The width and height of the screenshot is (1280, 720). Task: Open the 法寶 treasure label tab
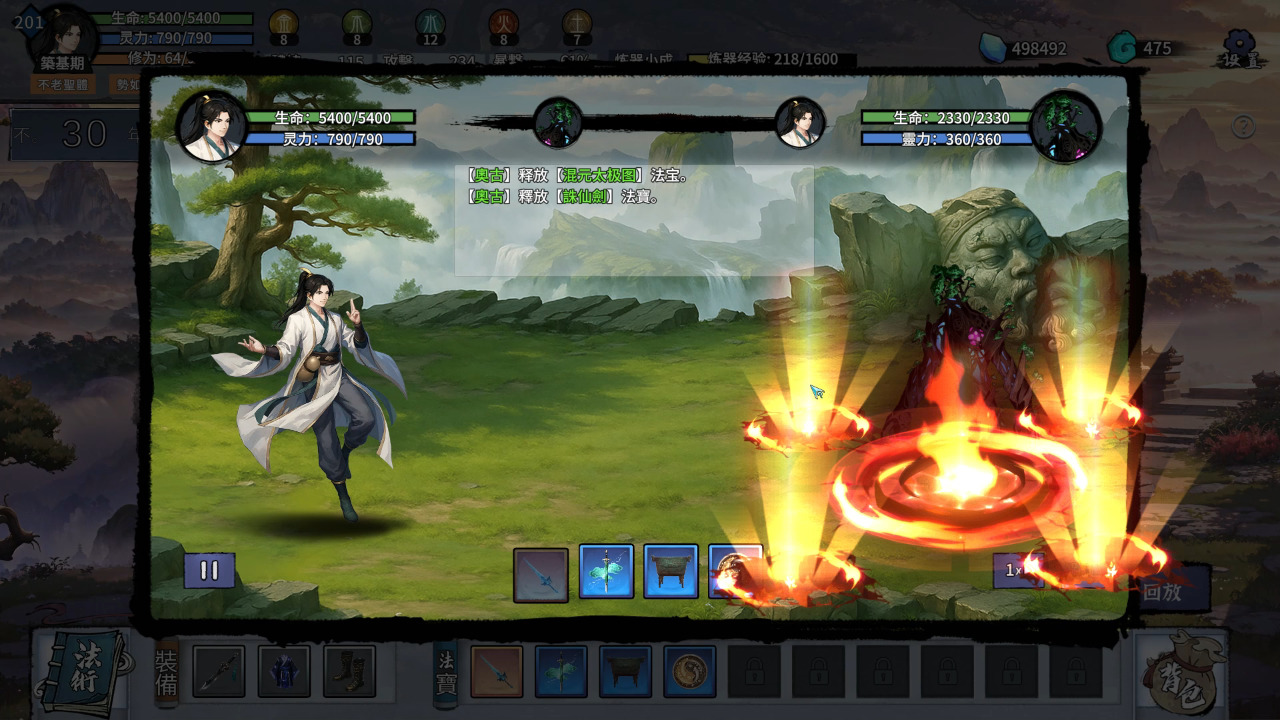445,670
